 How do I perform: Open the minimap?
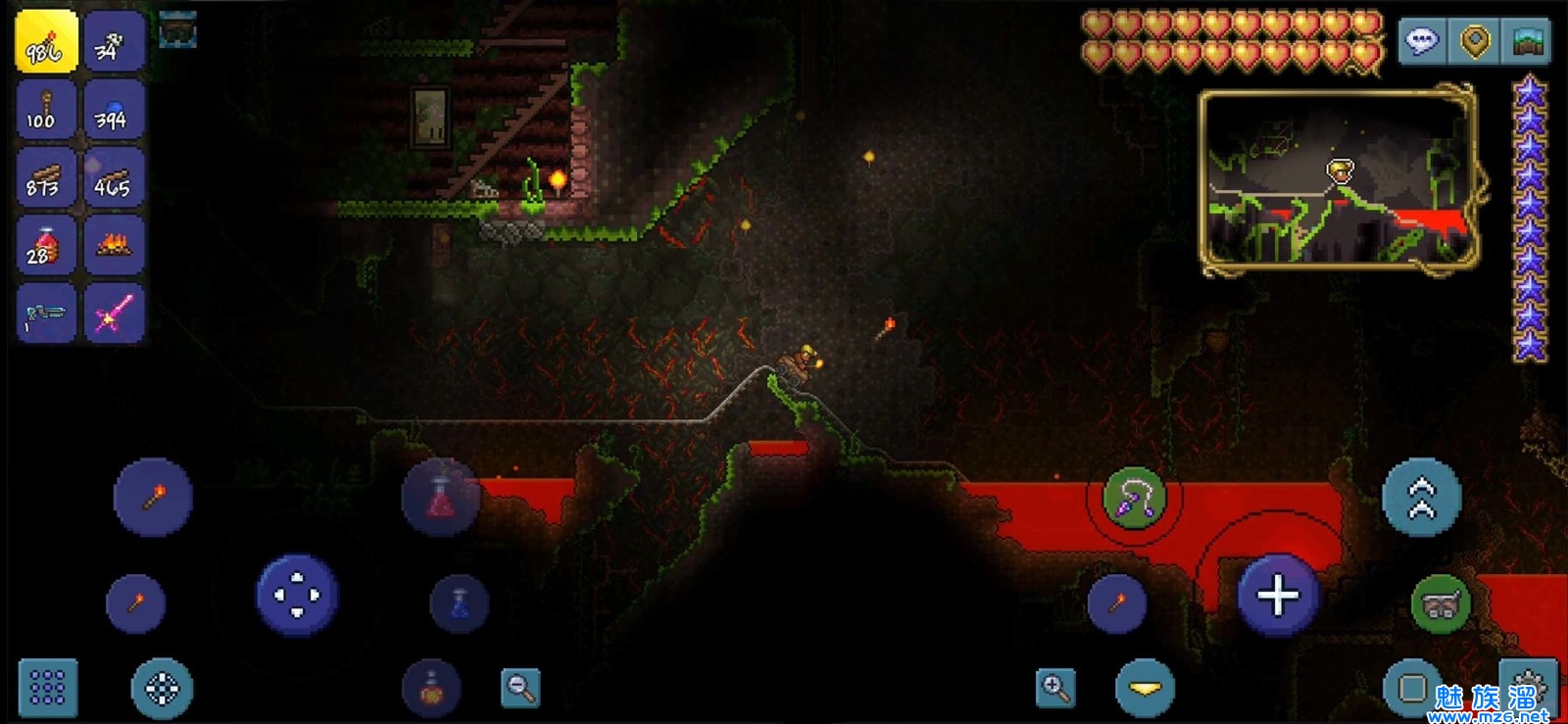(1339, 178)
